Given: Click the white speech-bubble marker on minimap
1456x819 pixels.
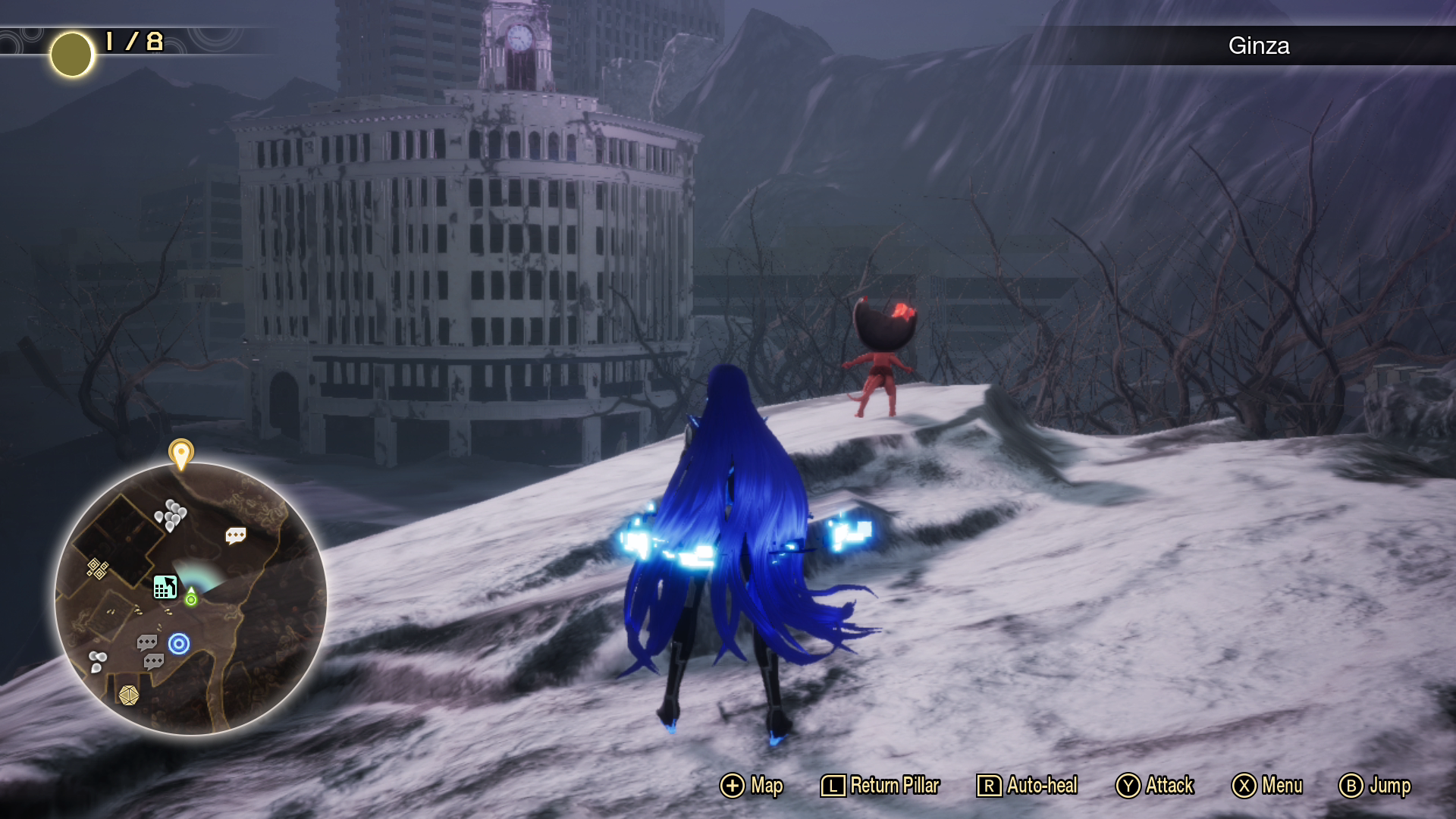Looking at the screenshot, I should [x=236, y=535].
